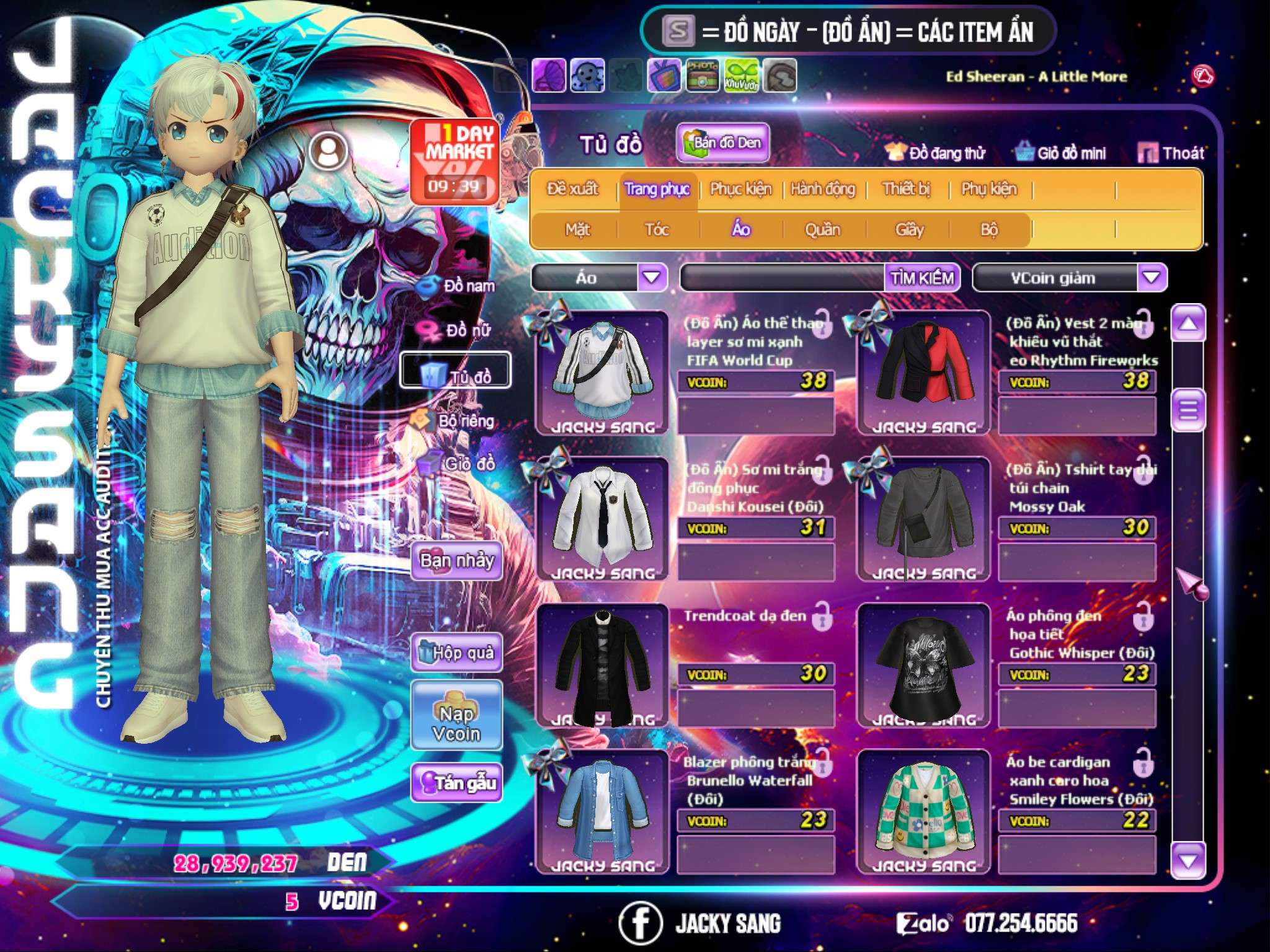Choose the Quần subcategory

coord(822,230)
